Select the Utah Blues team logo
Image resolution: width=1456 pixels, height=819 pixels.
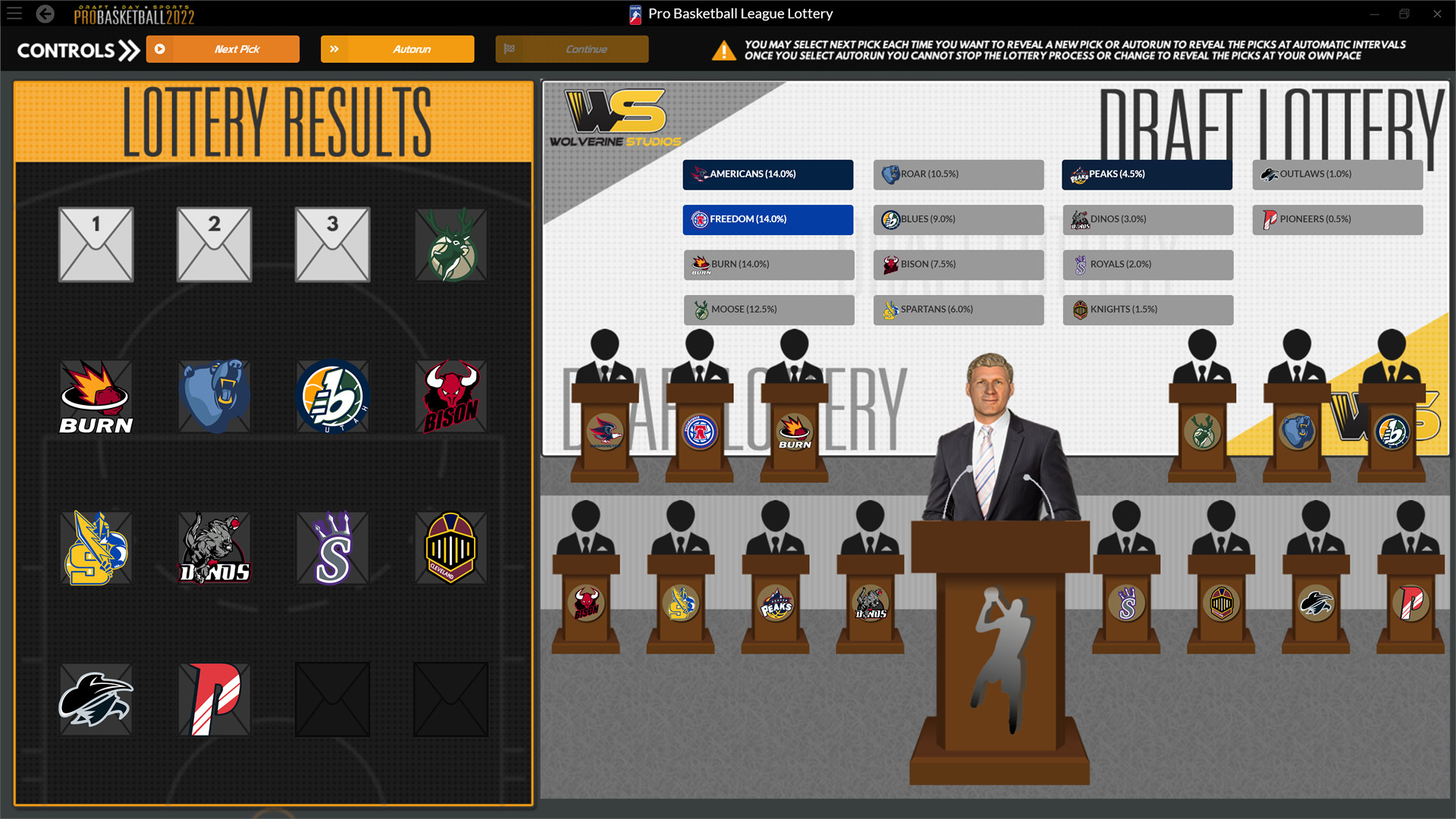332,395
